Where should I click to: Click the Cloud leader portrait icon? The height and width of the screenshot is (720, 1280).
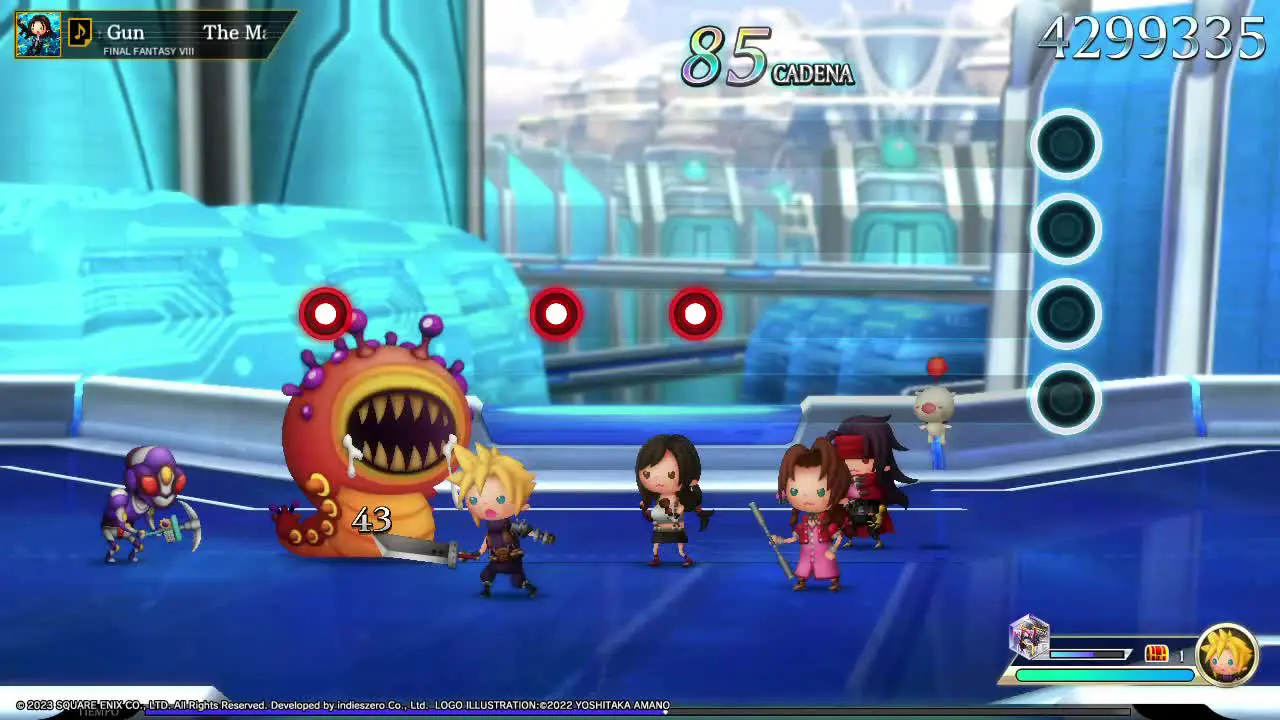coord(1227,655)
